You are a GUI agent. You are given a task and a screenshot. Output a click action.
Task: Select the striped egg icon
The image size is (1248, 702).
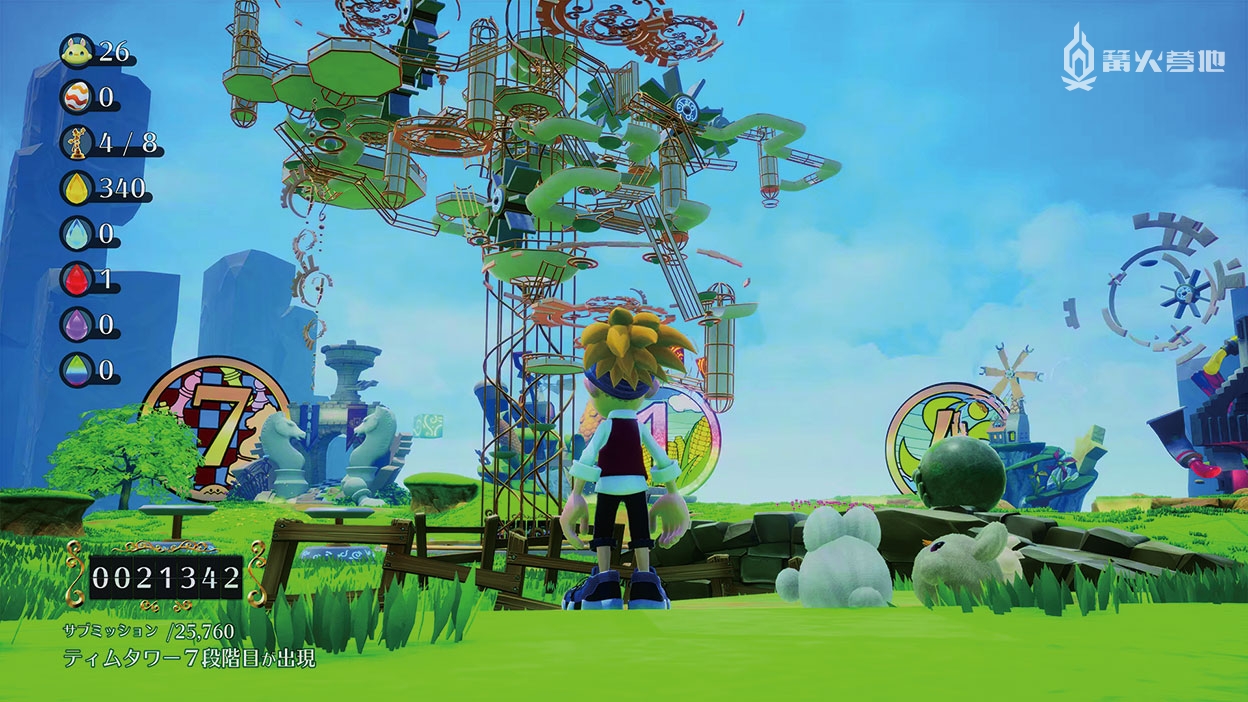point(75,97)
